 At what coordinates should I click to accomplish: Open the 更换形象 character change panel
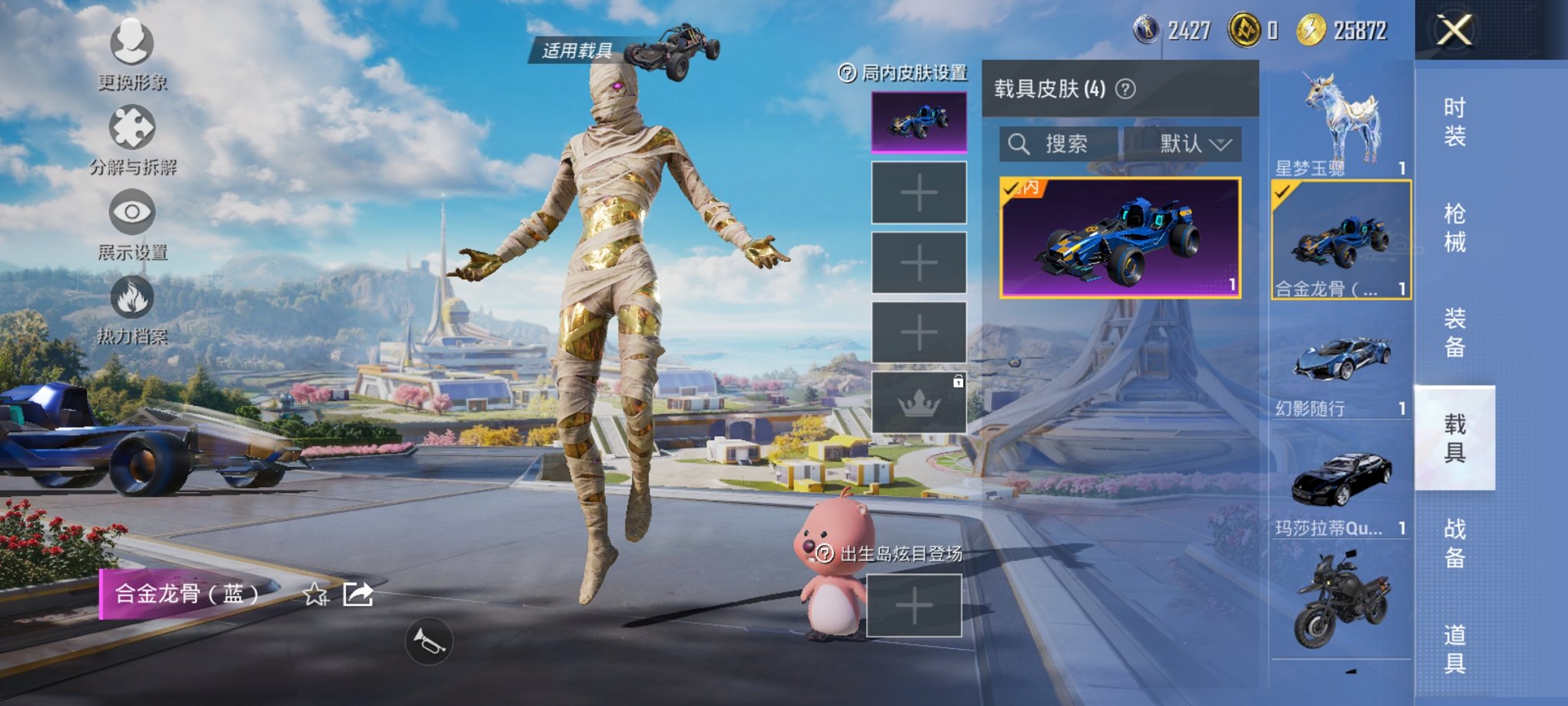click(x=131, y=54)
